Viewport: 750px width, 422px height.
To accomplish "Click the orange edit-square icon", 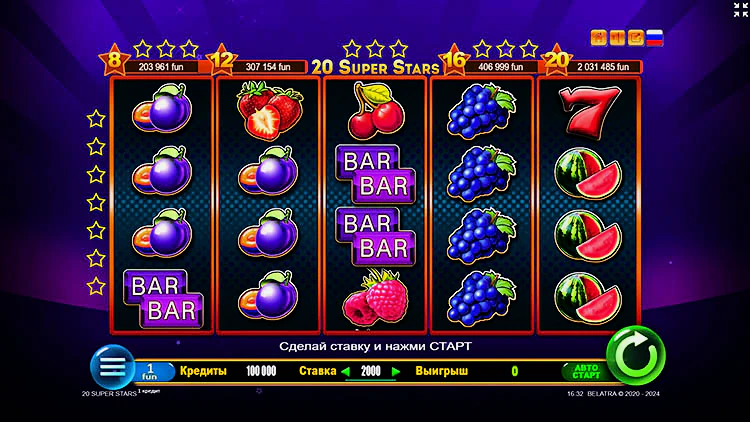I will coord(635,39).
